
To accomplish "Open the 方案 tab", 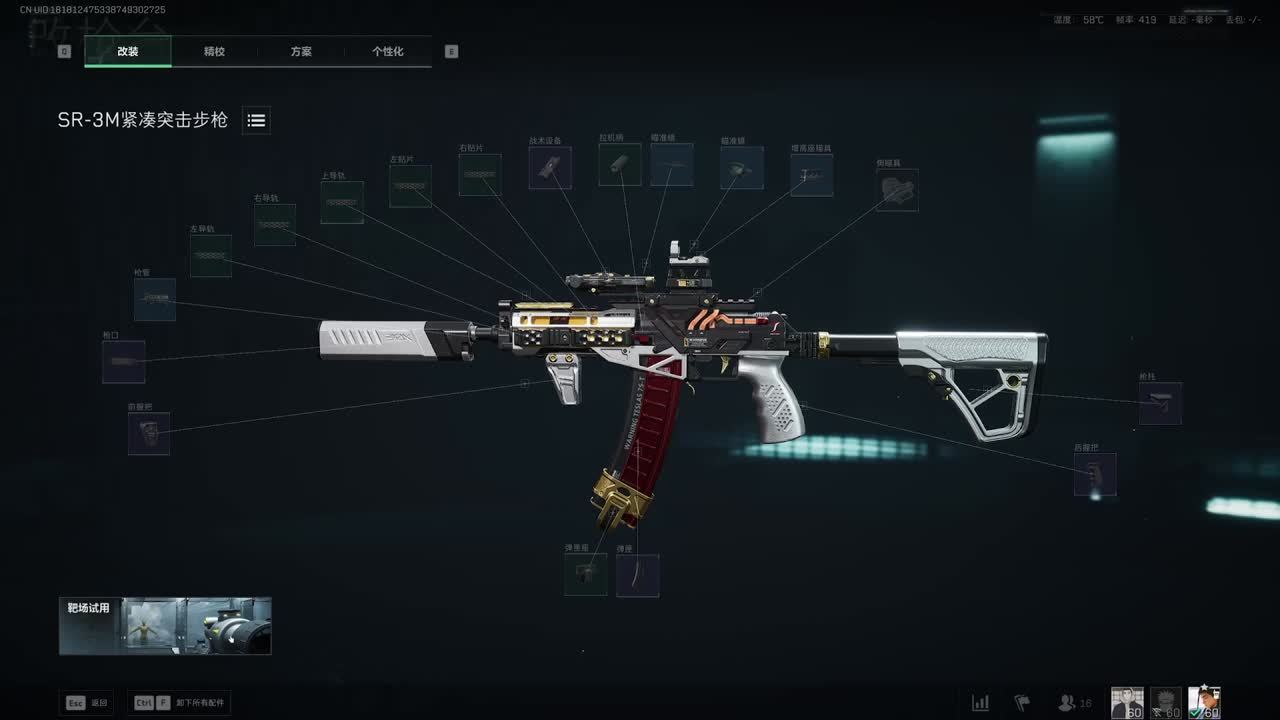I will coord(301,52).
